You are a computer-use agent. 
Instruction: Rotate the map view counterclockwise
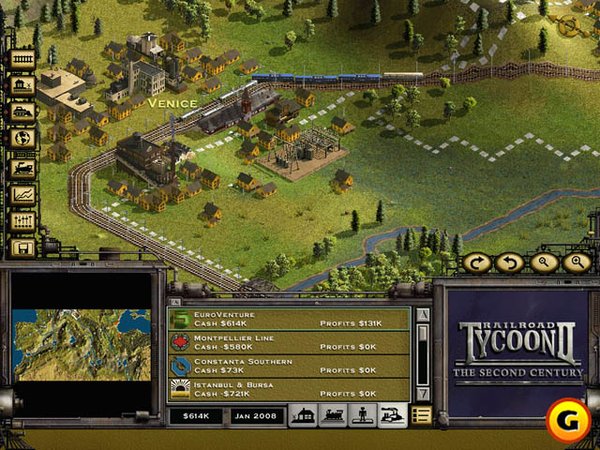[508, 263]
